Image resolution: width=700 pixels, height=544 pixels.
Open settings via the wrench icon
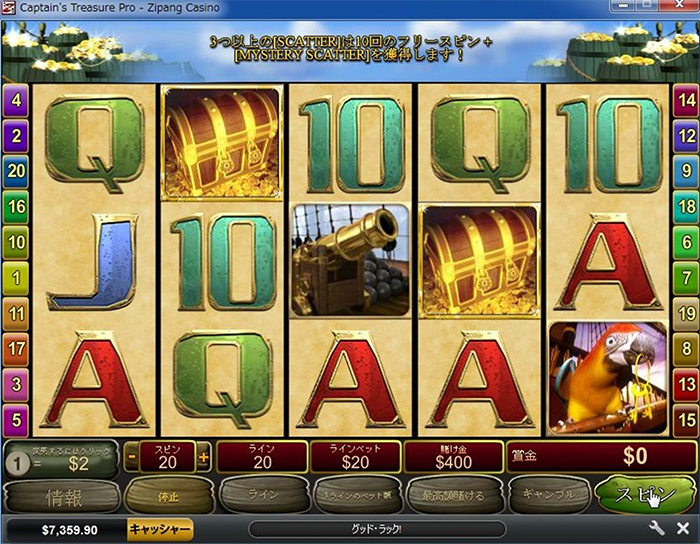(657, 528)
